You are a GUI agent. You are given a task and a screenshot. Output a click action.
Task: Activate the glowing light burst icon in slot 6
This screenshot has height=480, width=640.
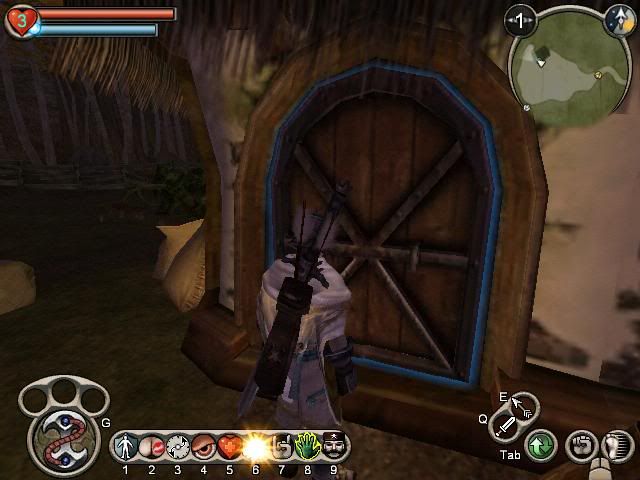[x=255, y=445]
